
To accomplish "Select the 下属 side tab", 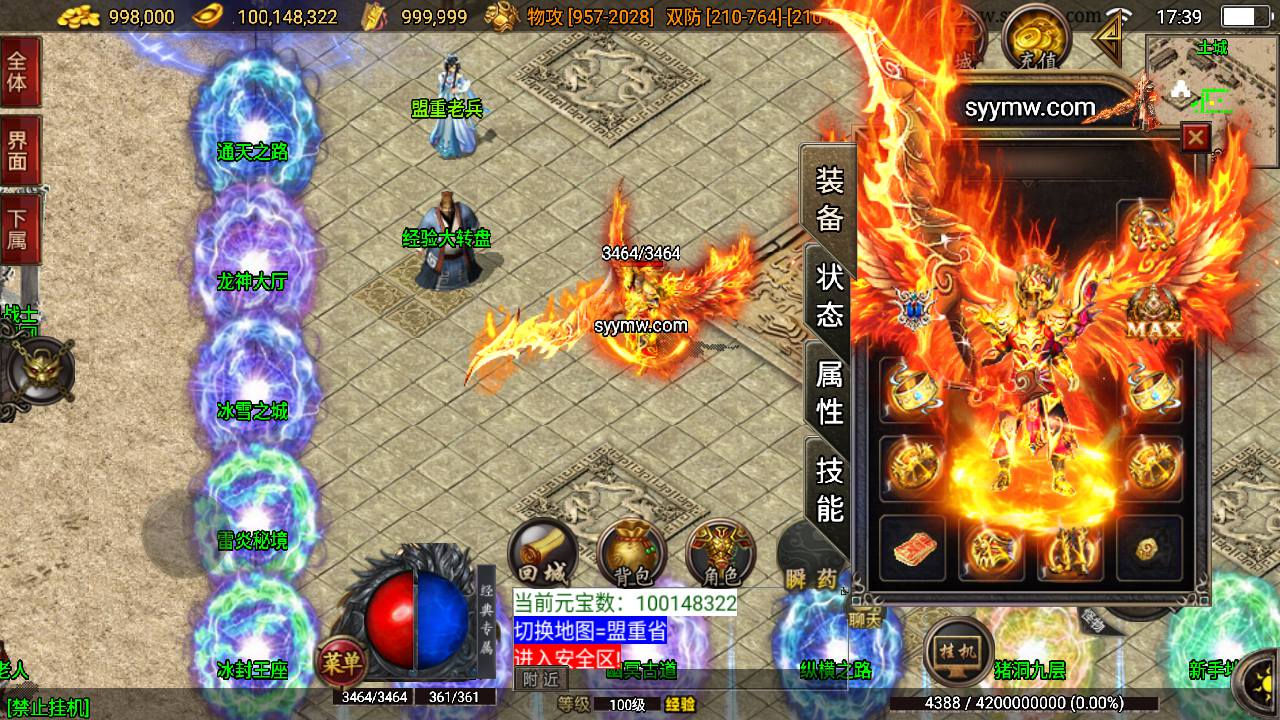I will pos(18,228).
